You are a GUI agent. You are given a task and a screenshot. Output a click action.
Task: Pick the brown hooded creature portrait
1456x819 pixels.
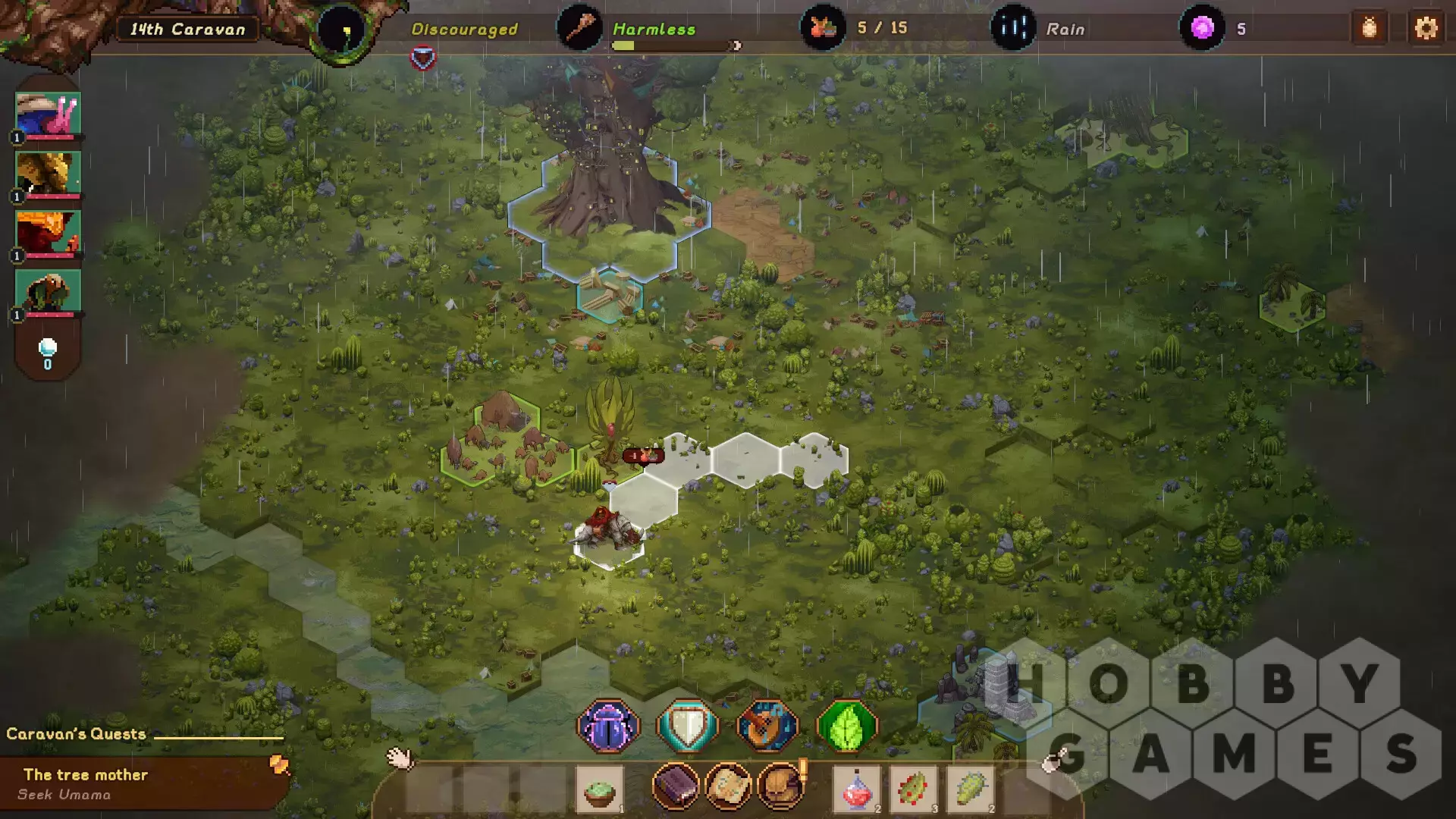(x=48, y=292)
